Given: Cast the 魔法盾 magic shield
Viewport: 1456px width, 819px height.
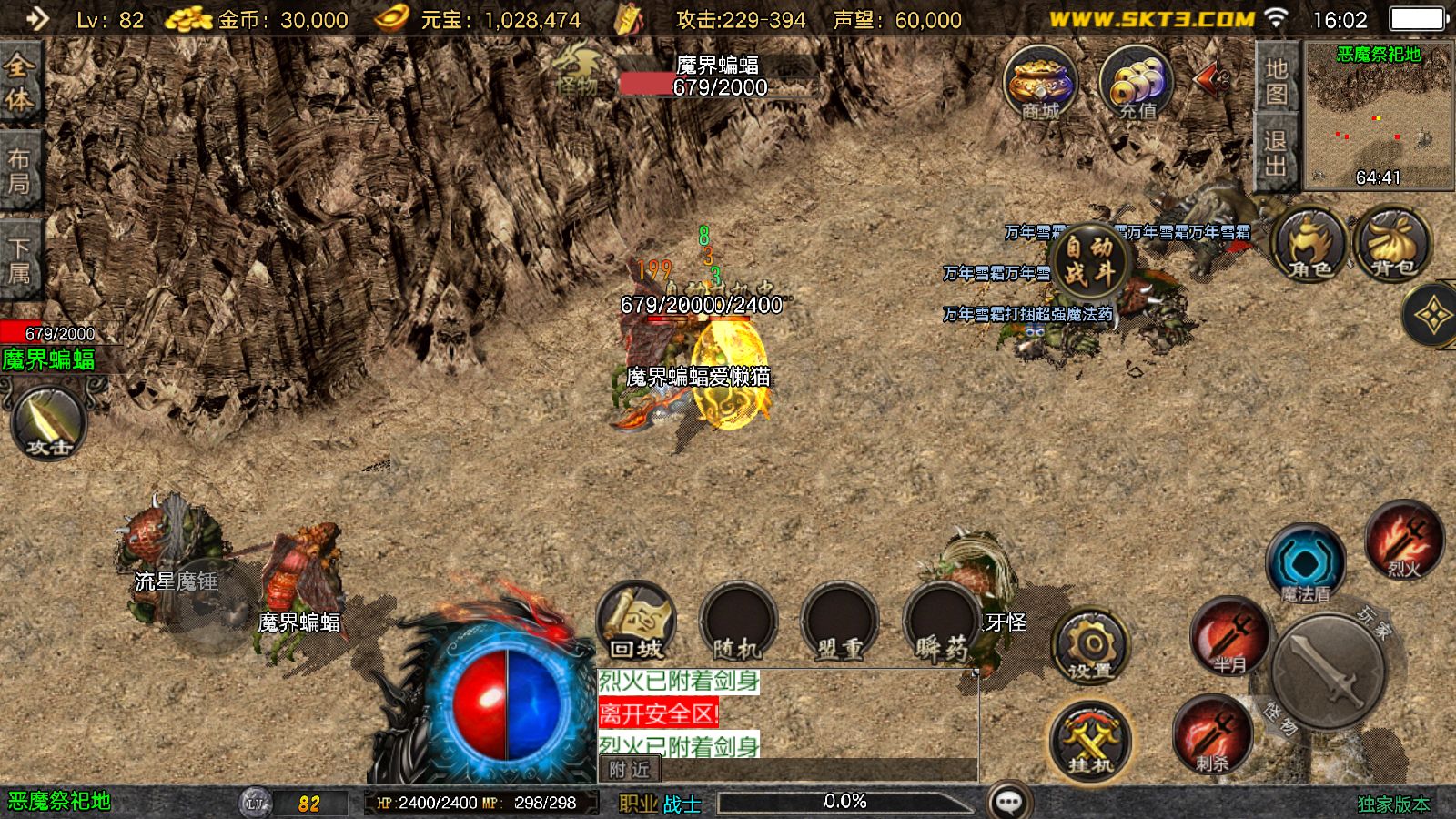Looking at the screenshot, I should click(x=1305, y=564).
